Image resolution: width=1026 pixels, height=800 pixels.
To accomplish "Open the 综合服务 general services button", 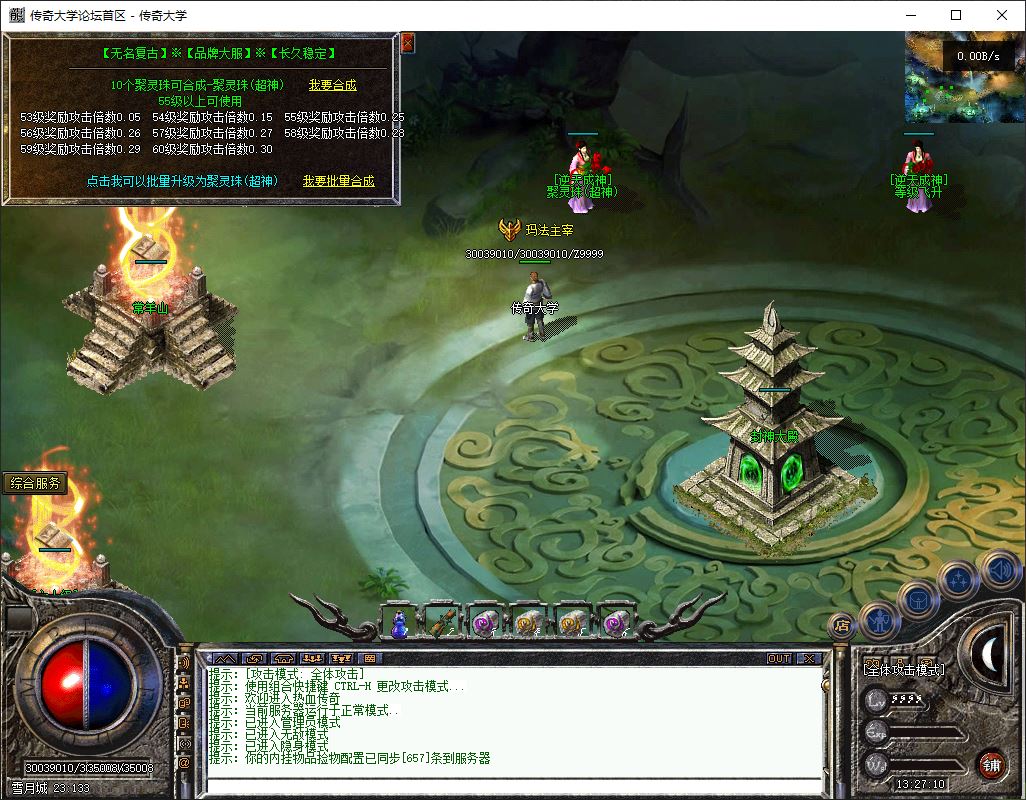I will tap(36, 483).
